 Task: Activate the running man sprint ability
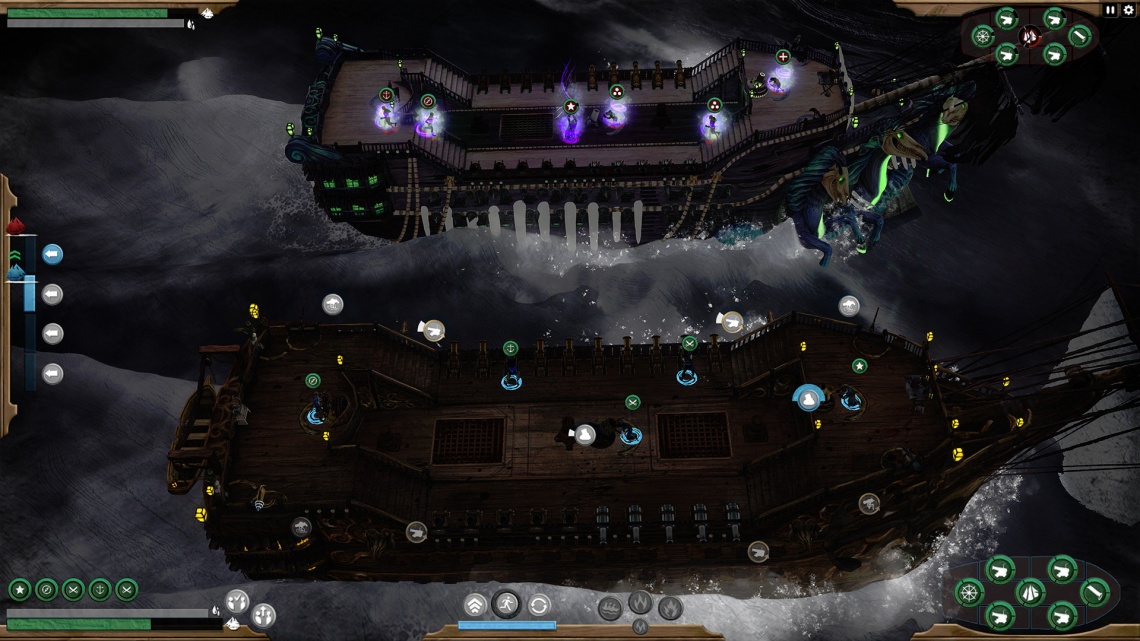[507, 604]
